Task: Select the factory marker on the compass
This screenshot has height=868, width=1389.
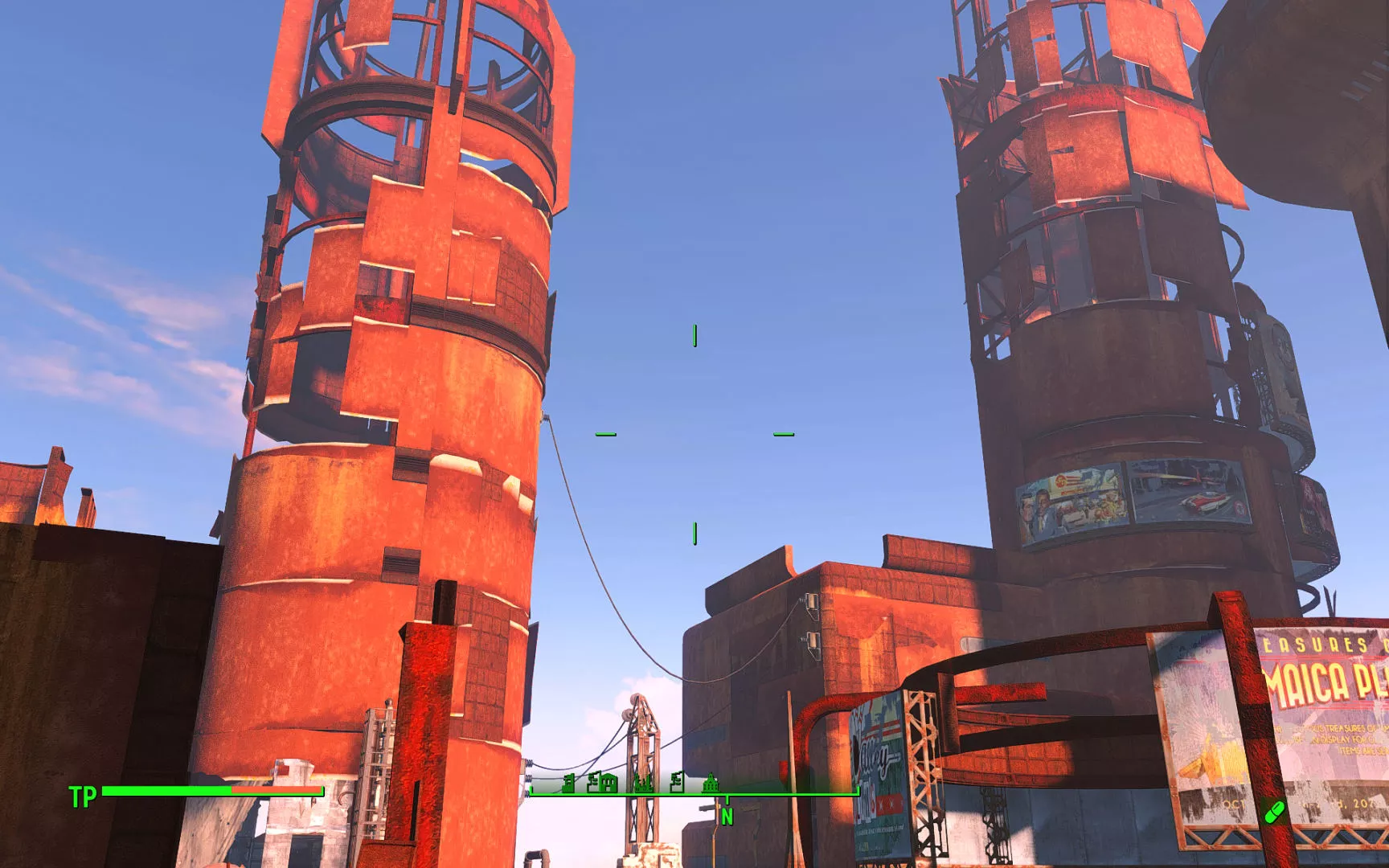Action: click(643, 783)
